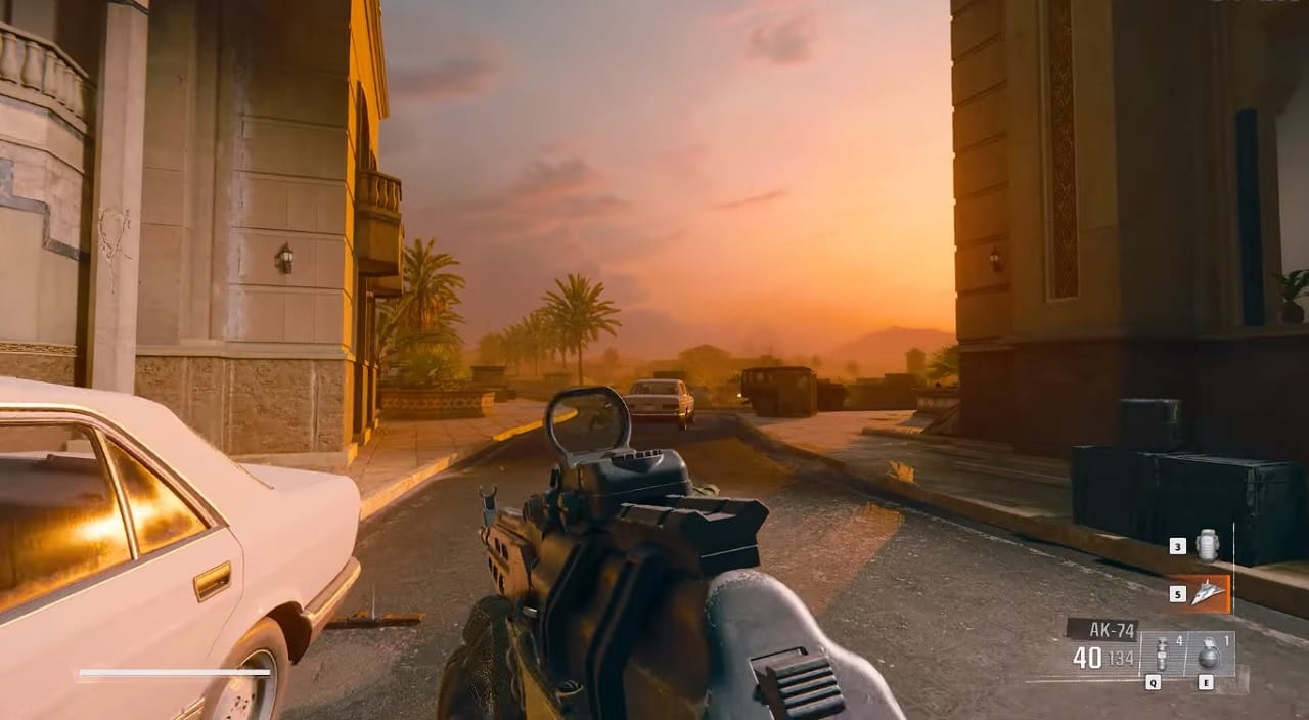
Task: Click the E keybind box under the lethal
Action: click(1206, 683)
